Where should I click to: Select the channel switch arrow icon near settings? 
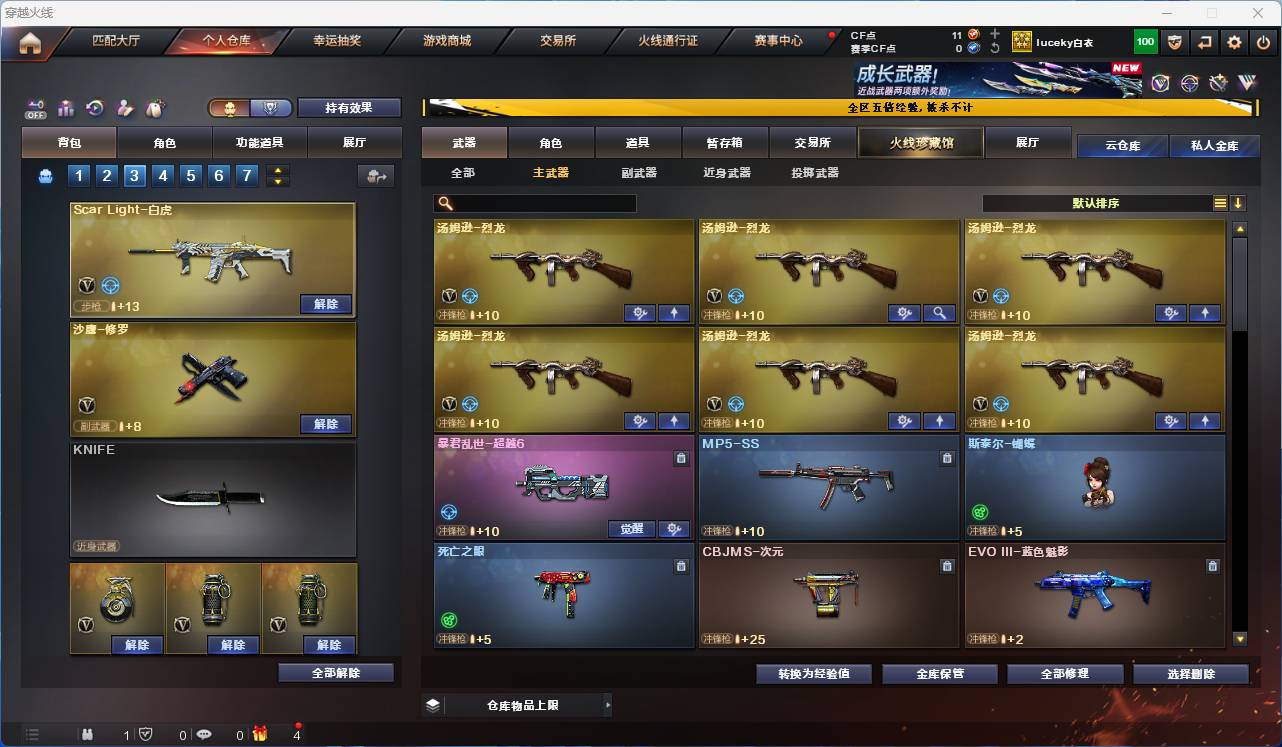[x=1205, y=42]
